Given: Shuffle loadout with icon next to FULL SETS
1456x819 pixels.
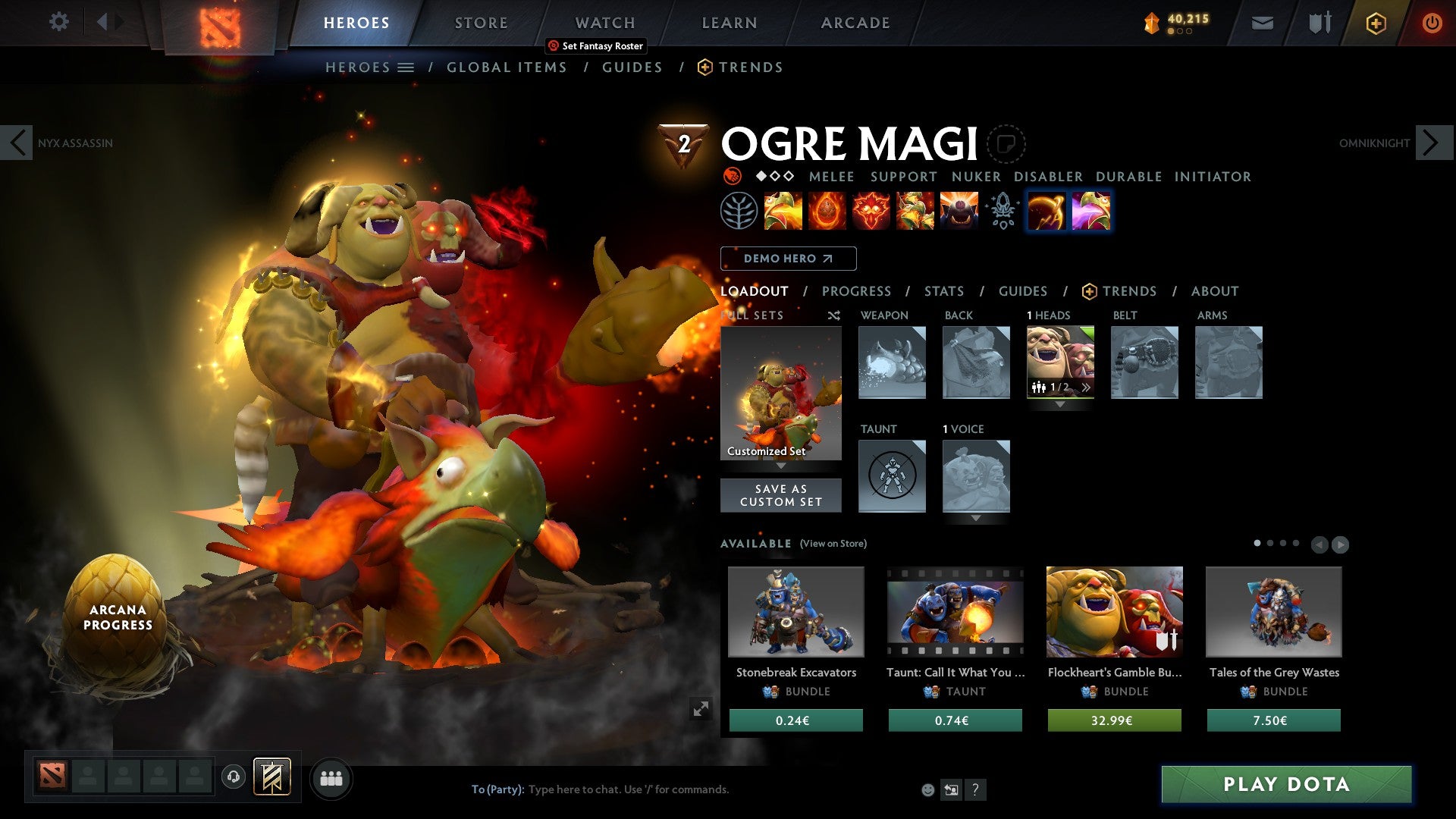Looking at the screenshot, I should tap(833, 315).
